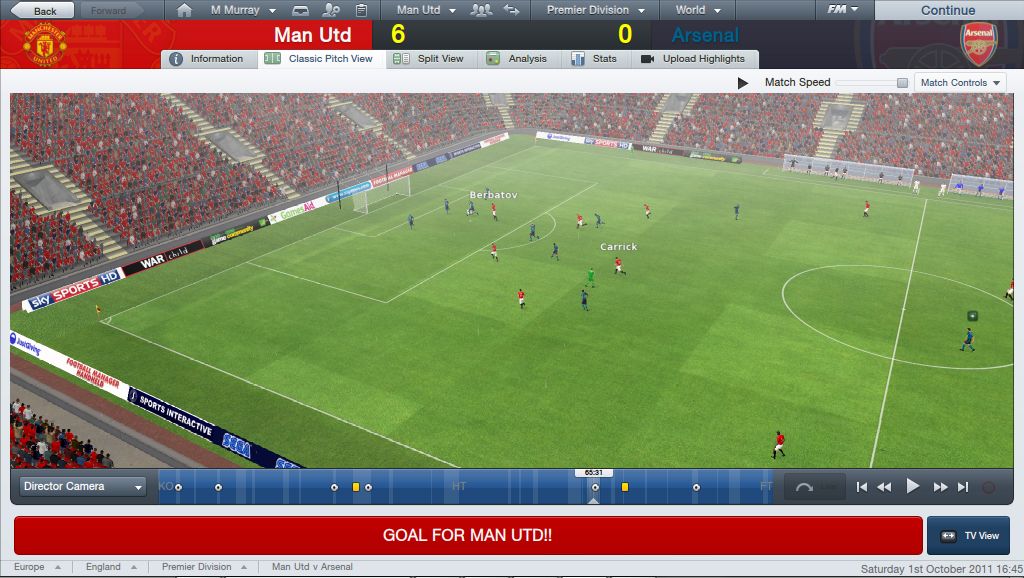
Task: Switch to the Split View tab
Action: click(x=431, y=59)
